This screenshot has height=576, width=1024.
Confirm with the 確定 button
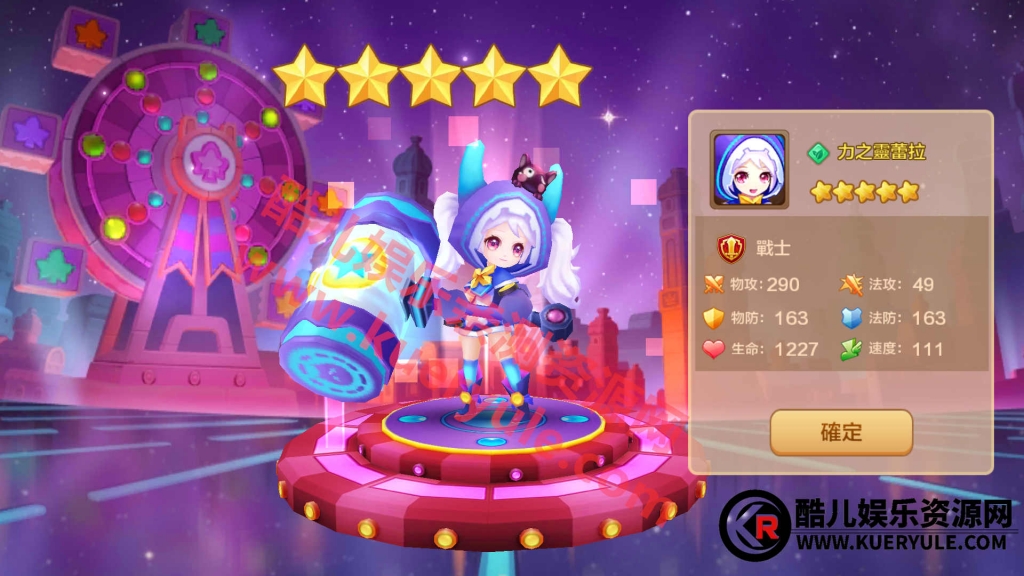[x=841, y=433]
